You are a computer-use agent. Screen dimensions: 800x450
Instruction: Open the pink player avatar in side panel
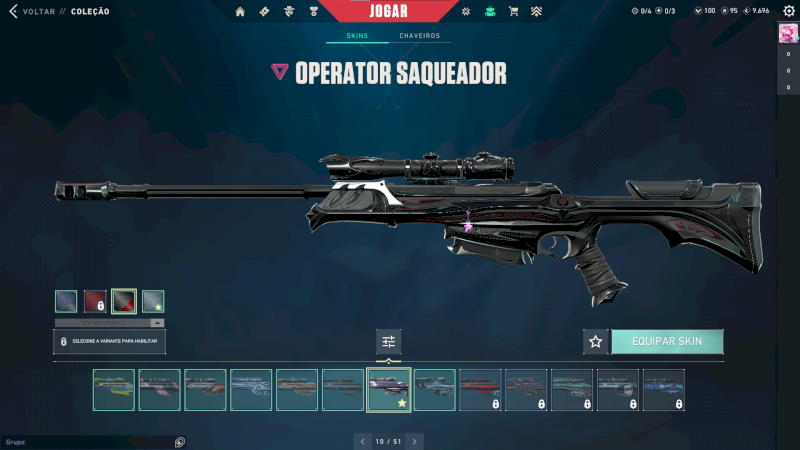coord(787,34)
